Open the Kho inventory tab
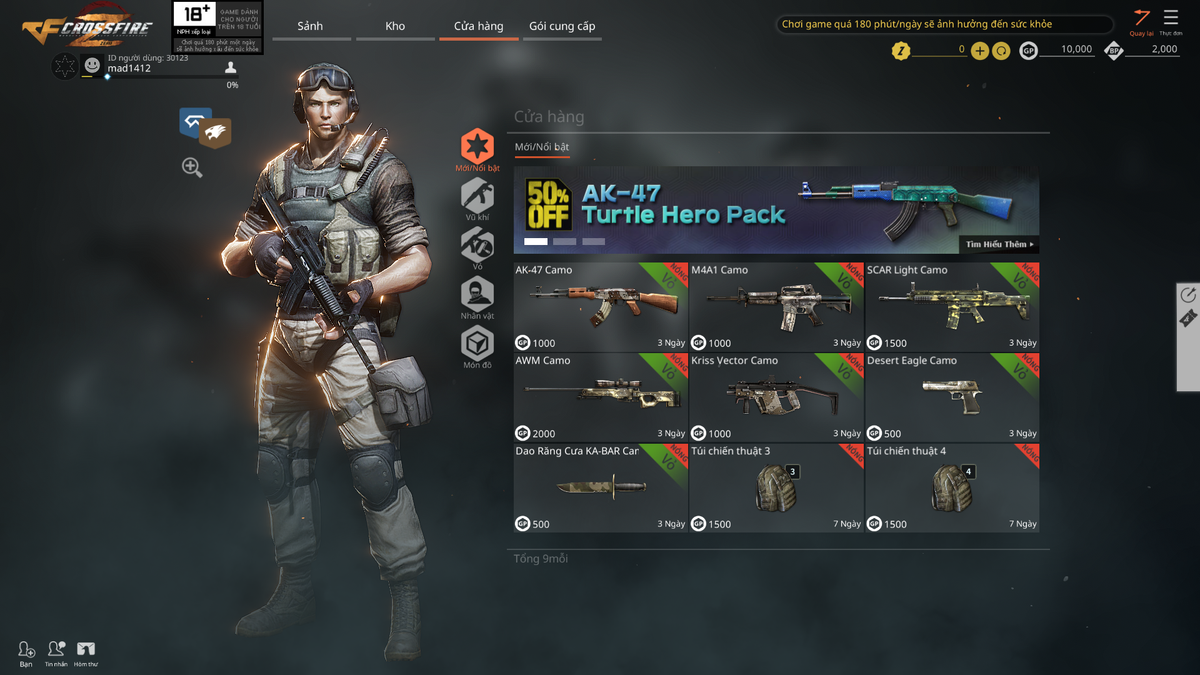The height and width of the screenshot is (675, 1200). (x=395, y=26)
